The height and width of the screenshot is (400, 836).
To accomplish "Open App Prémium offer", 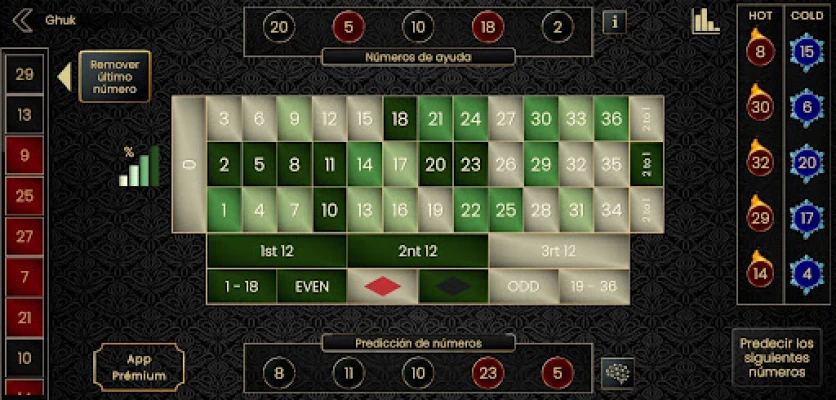I will [139, 368].
